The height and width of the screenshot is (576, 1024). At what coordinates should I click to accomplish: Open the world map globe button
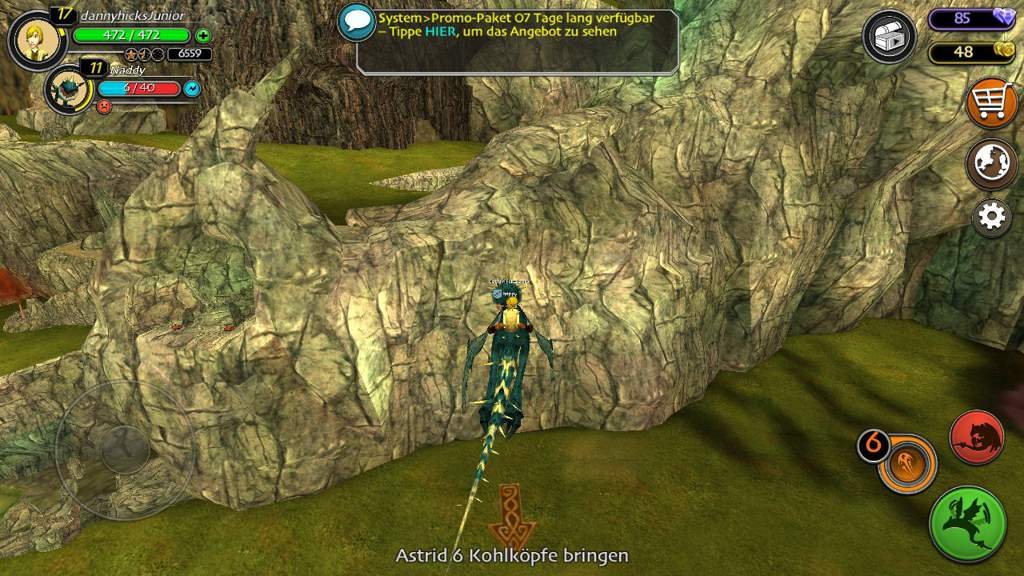[990, 163]
